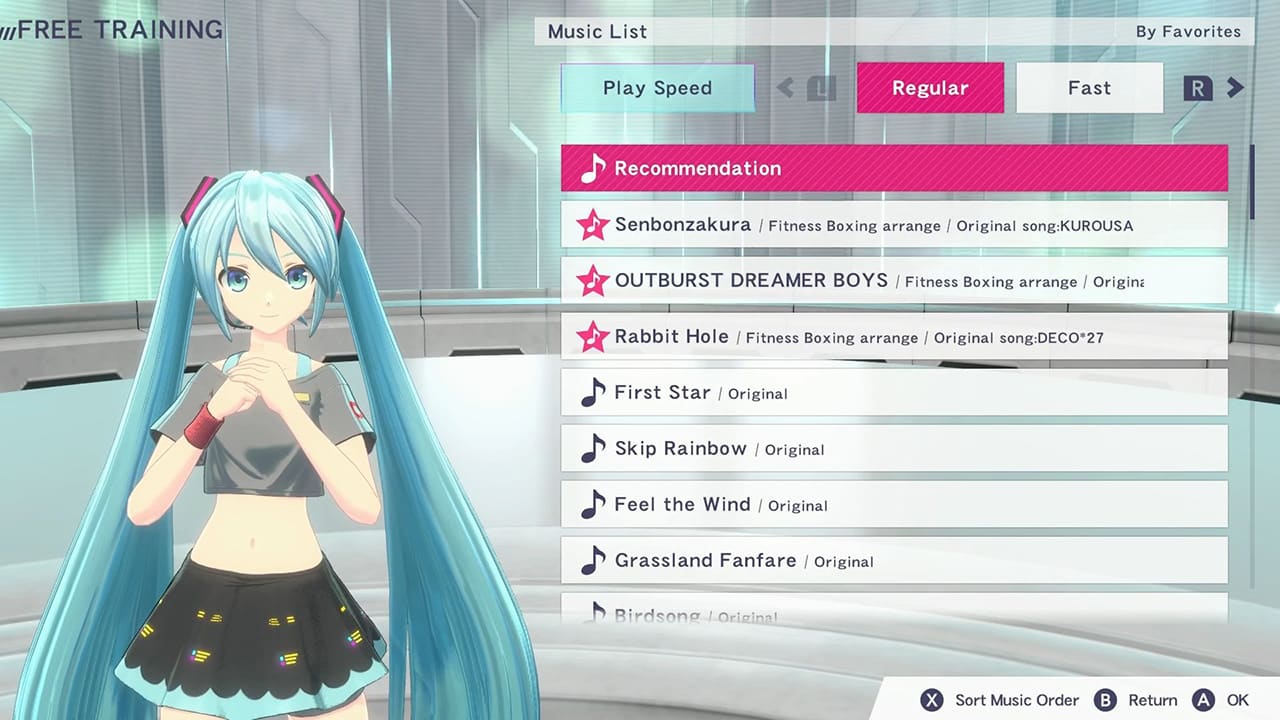
Task: Click the right arrow beside the R icon
Action: (1235, 88)
